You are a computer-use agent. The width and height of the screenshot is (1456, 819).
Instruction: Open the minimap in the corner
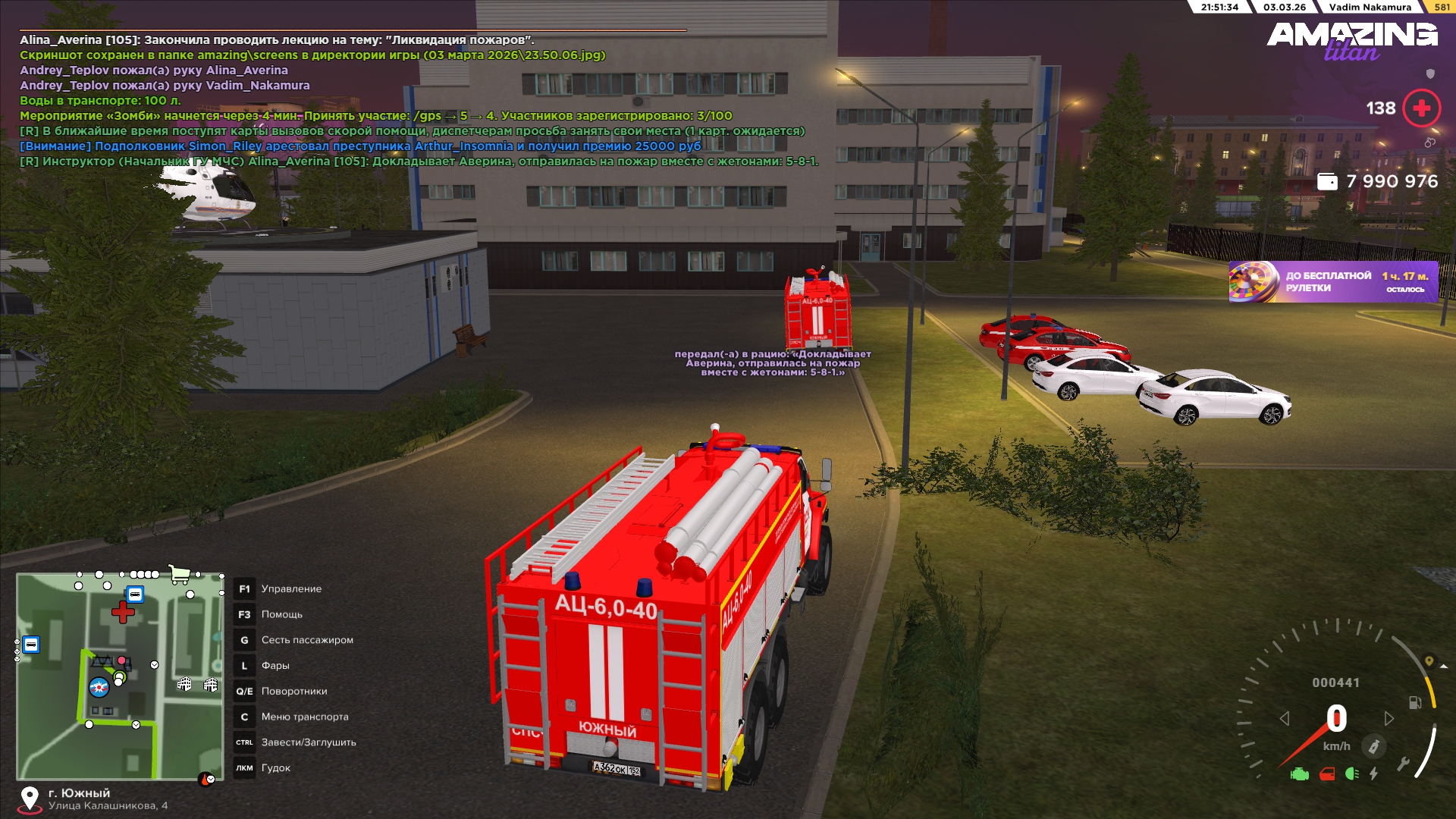coord(120,676)
